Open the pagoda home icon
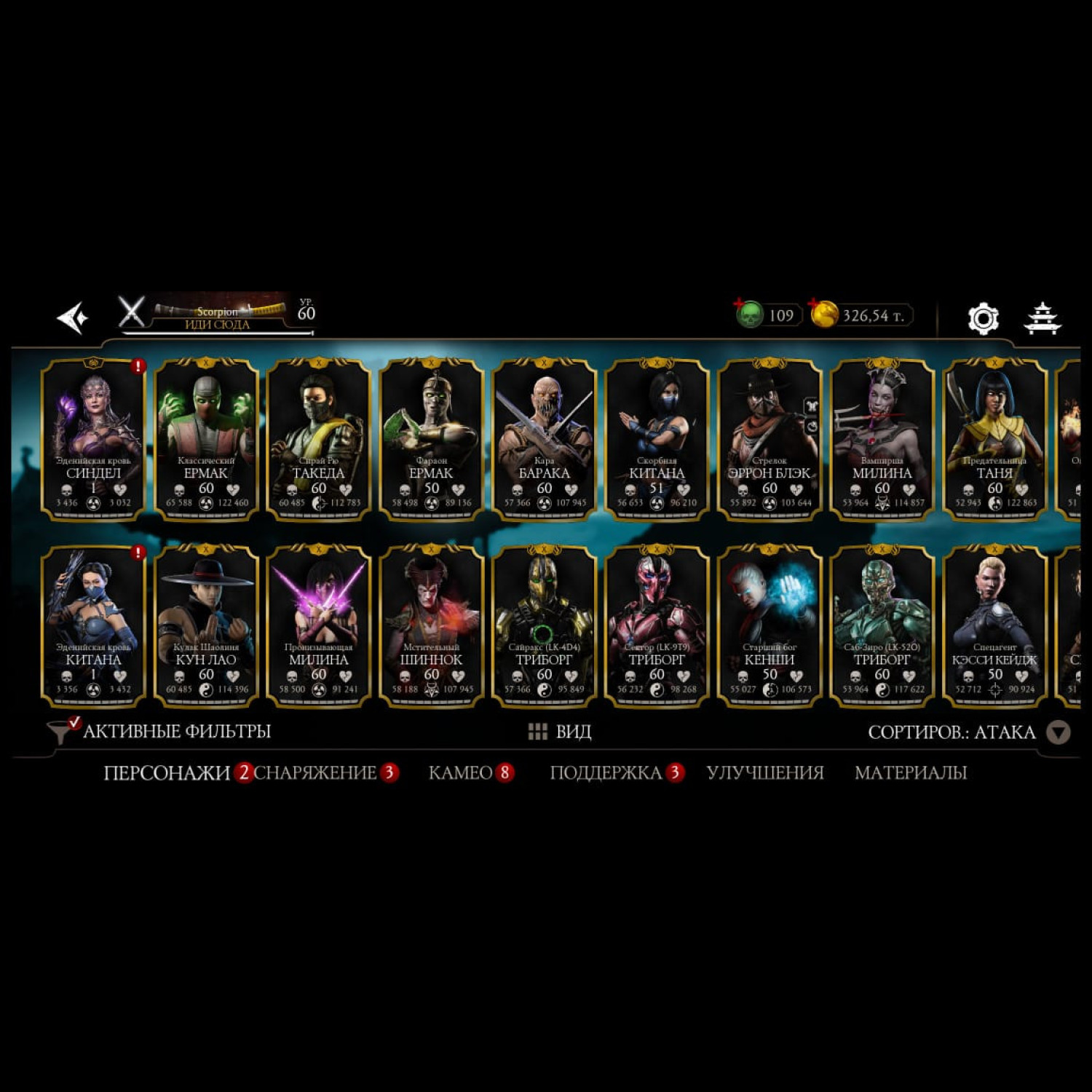 pos(1042,318)
